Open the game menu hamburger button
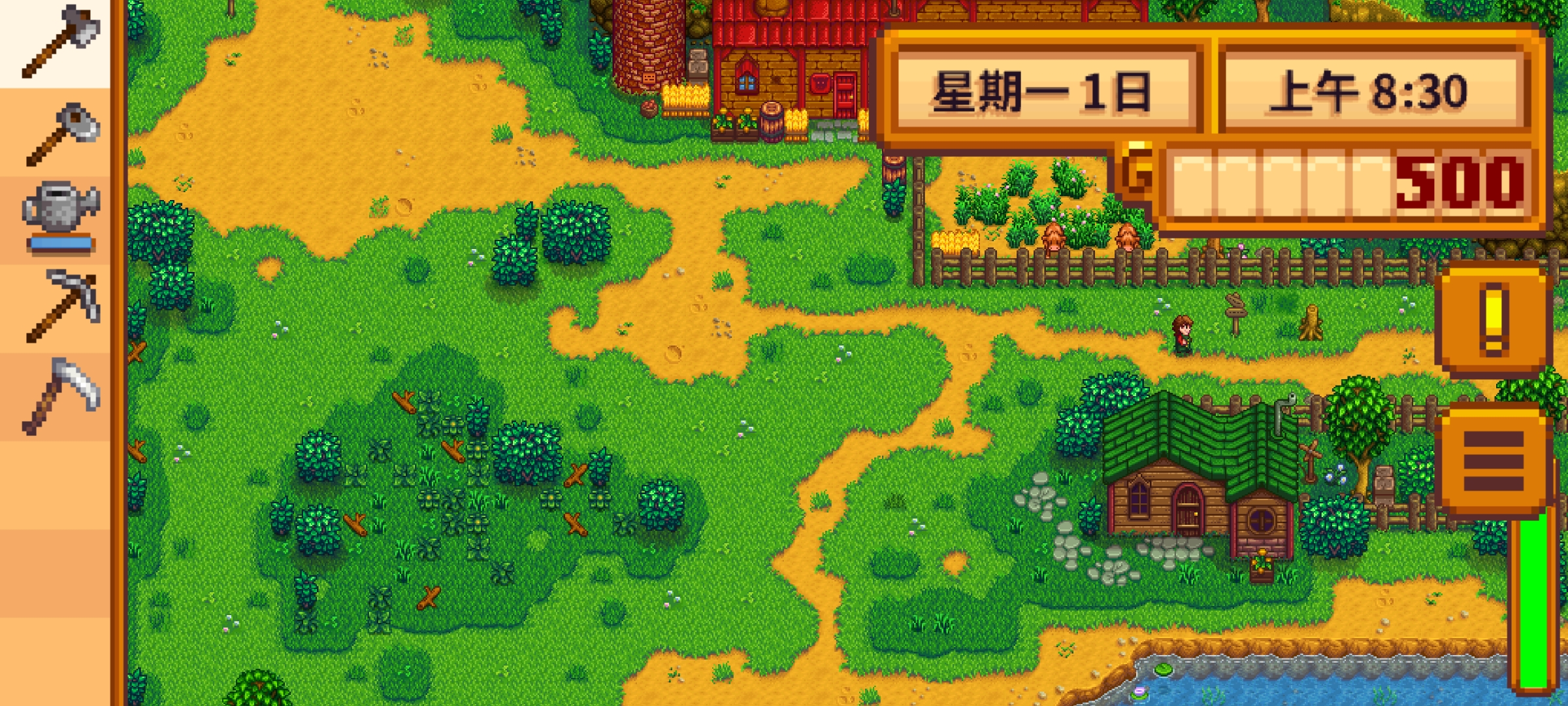 pos(1493,461)
